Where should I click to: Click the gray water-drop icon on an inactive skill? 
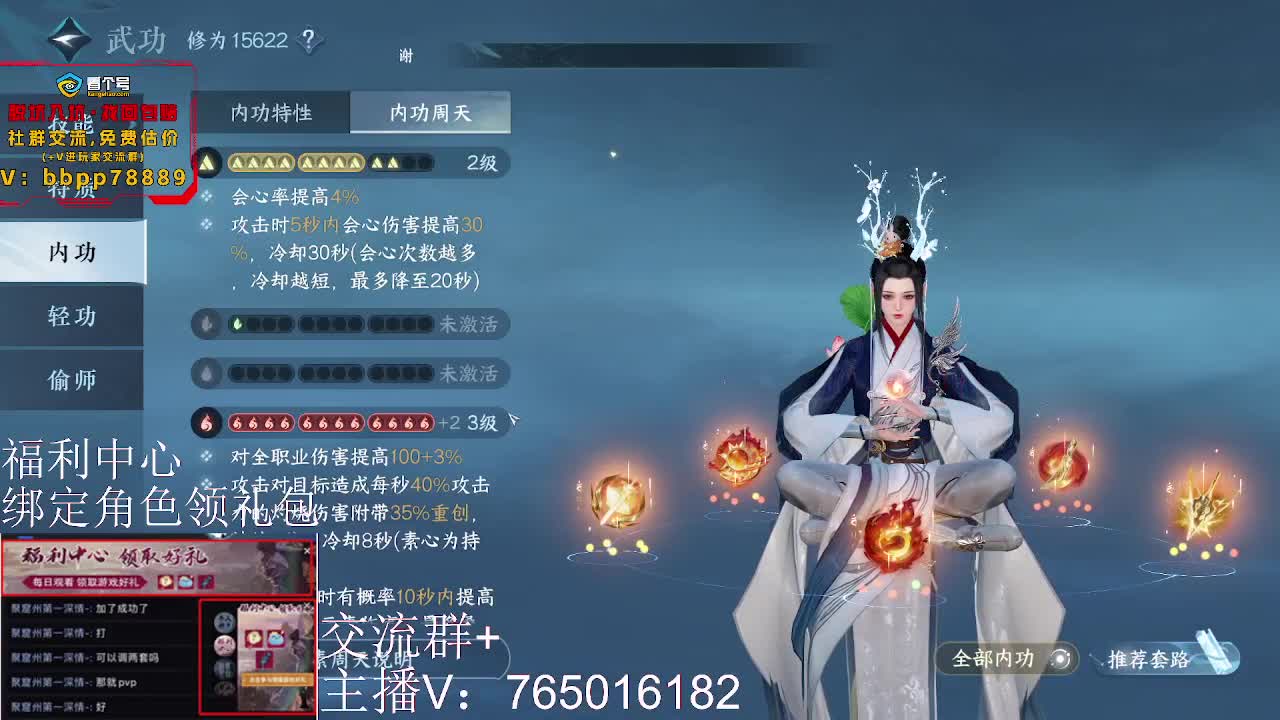click(x=206, y=323)
